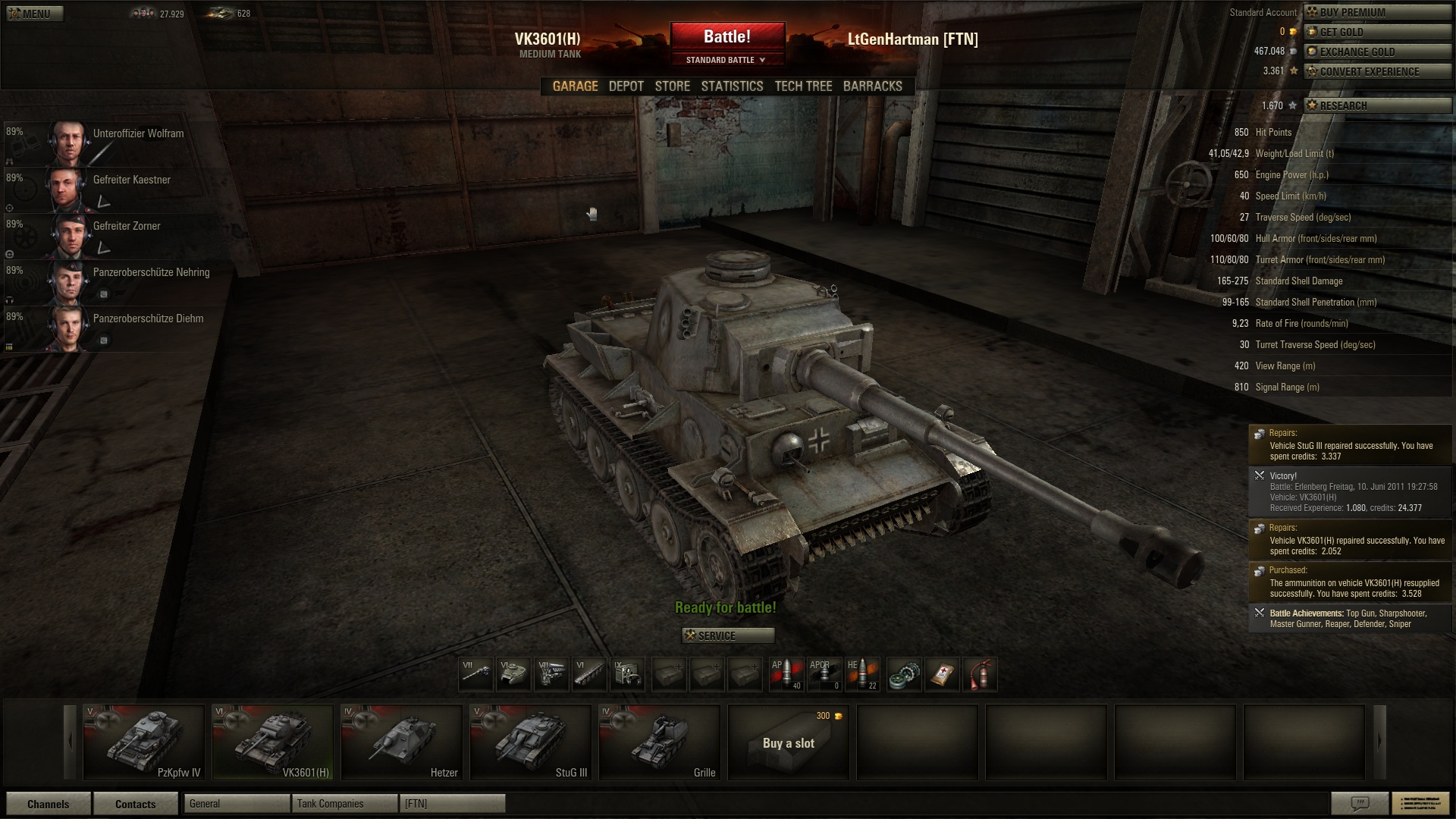Select the PzKpfw IV tank in the carousel
Image resolution: width=1456 pixels, height=819 pixels.
(x=143, y=742)
